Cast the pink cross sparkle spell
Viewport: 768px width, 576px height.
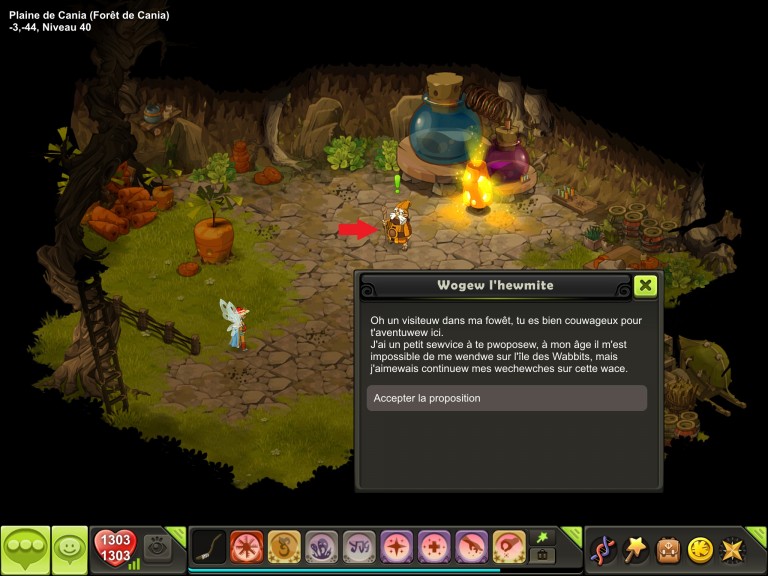435,547
